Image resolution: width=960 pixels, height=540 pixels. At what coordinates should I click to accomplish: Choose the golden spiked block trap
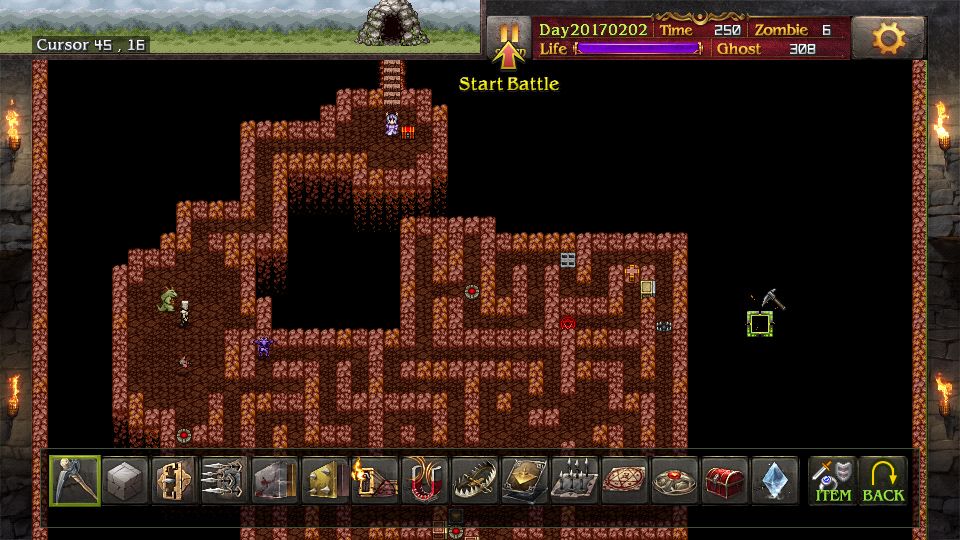point(326,481)
